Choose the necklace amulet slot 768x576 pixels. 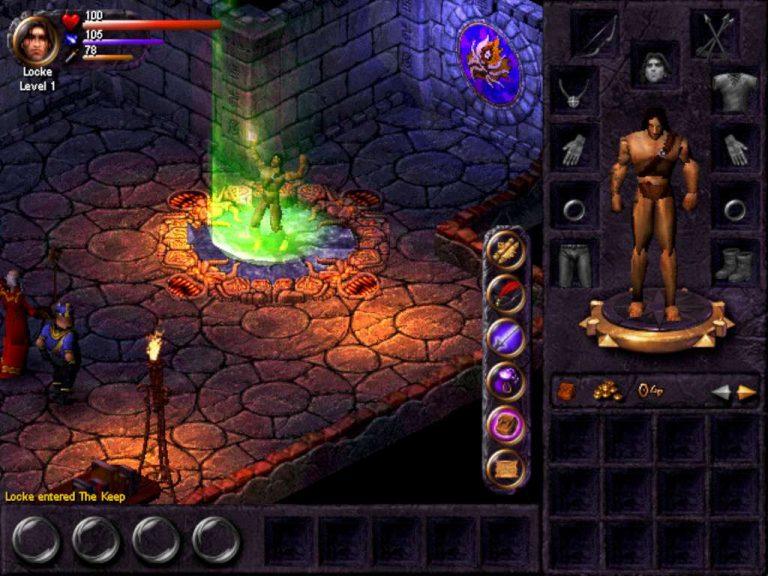coord(573,93)
